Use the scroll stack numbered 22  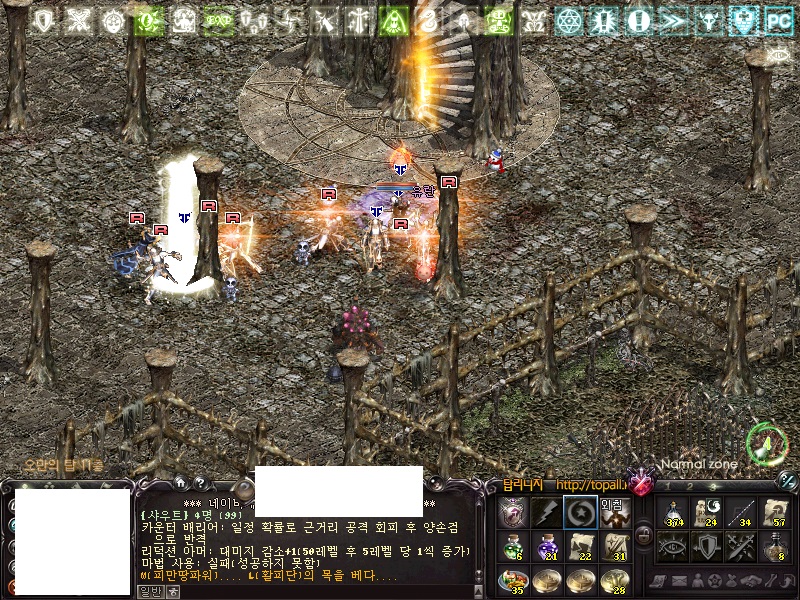[x=580, y=547]
